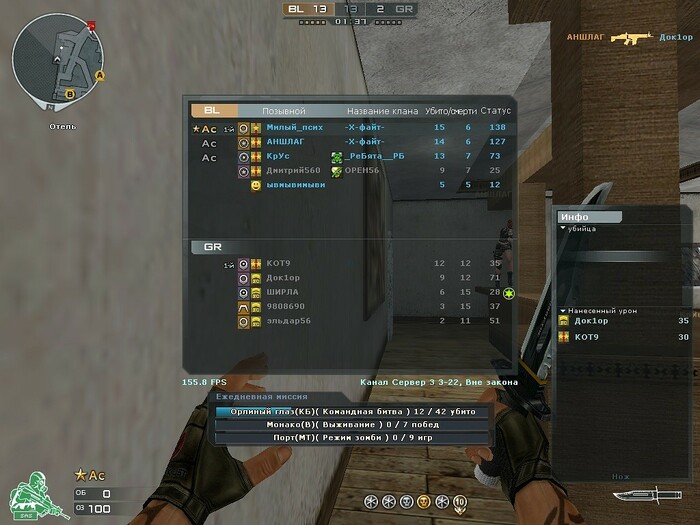Click the GR team header

[214, 247]
